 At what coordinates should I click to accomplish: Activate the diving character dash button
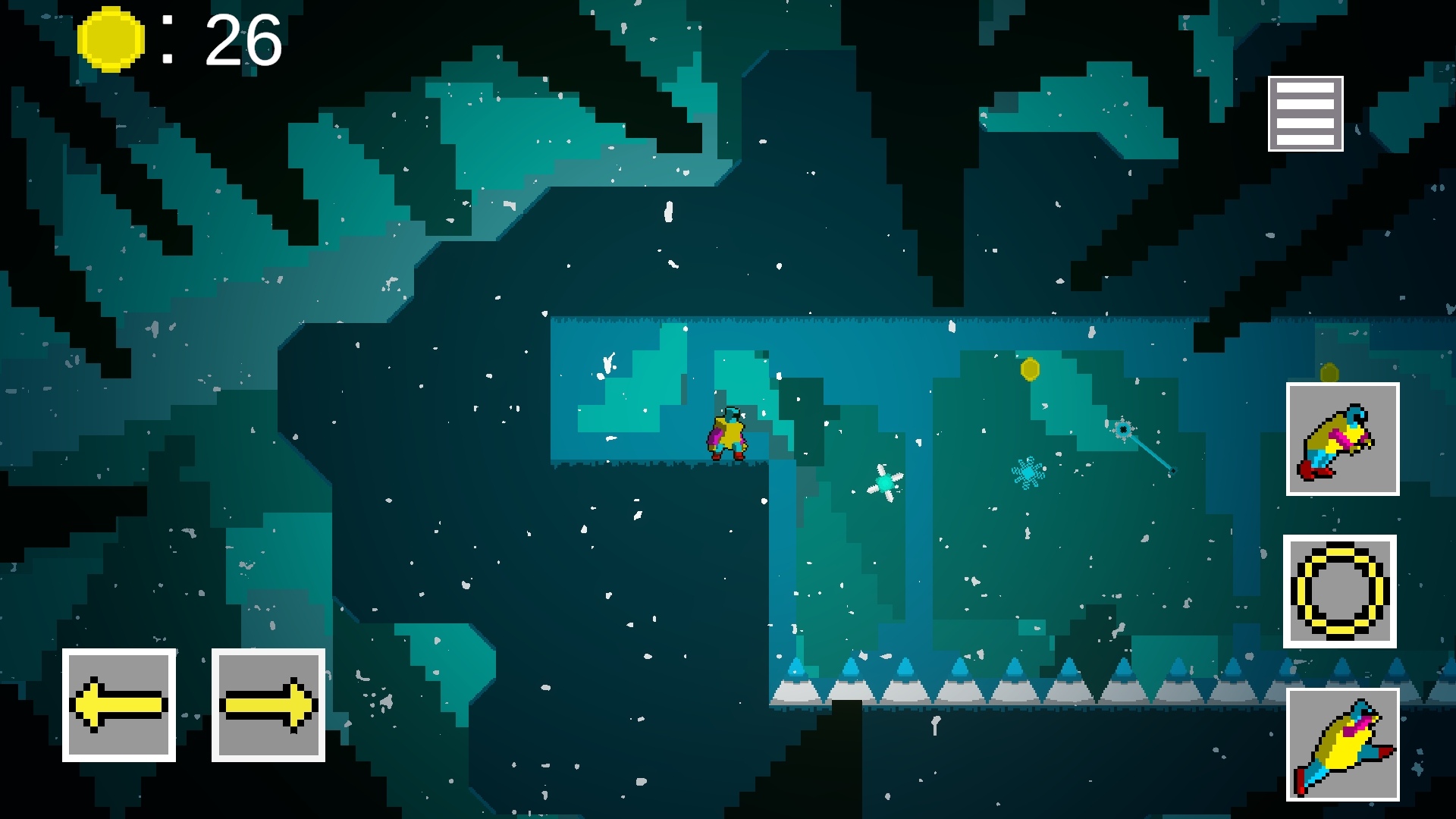(1342, 745)
